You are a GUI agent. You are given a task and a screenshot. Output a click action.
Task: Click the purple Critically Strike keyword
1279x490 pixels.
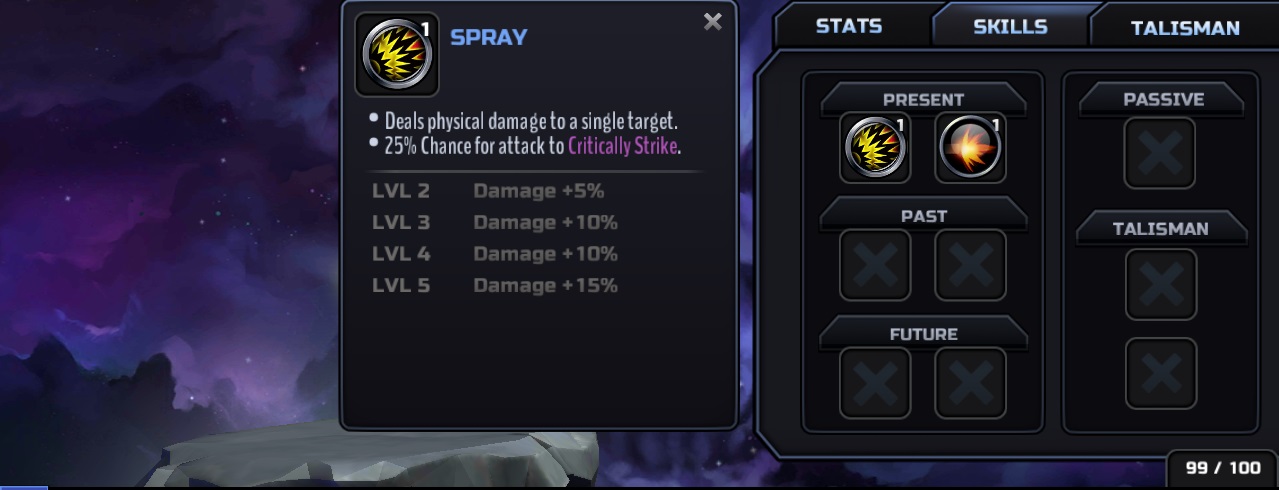point(623,145)
